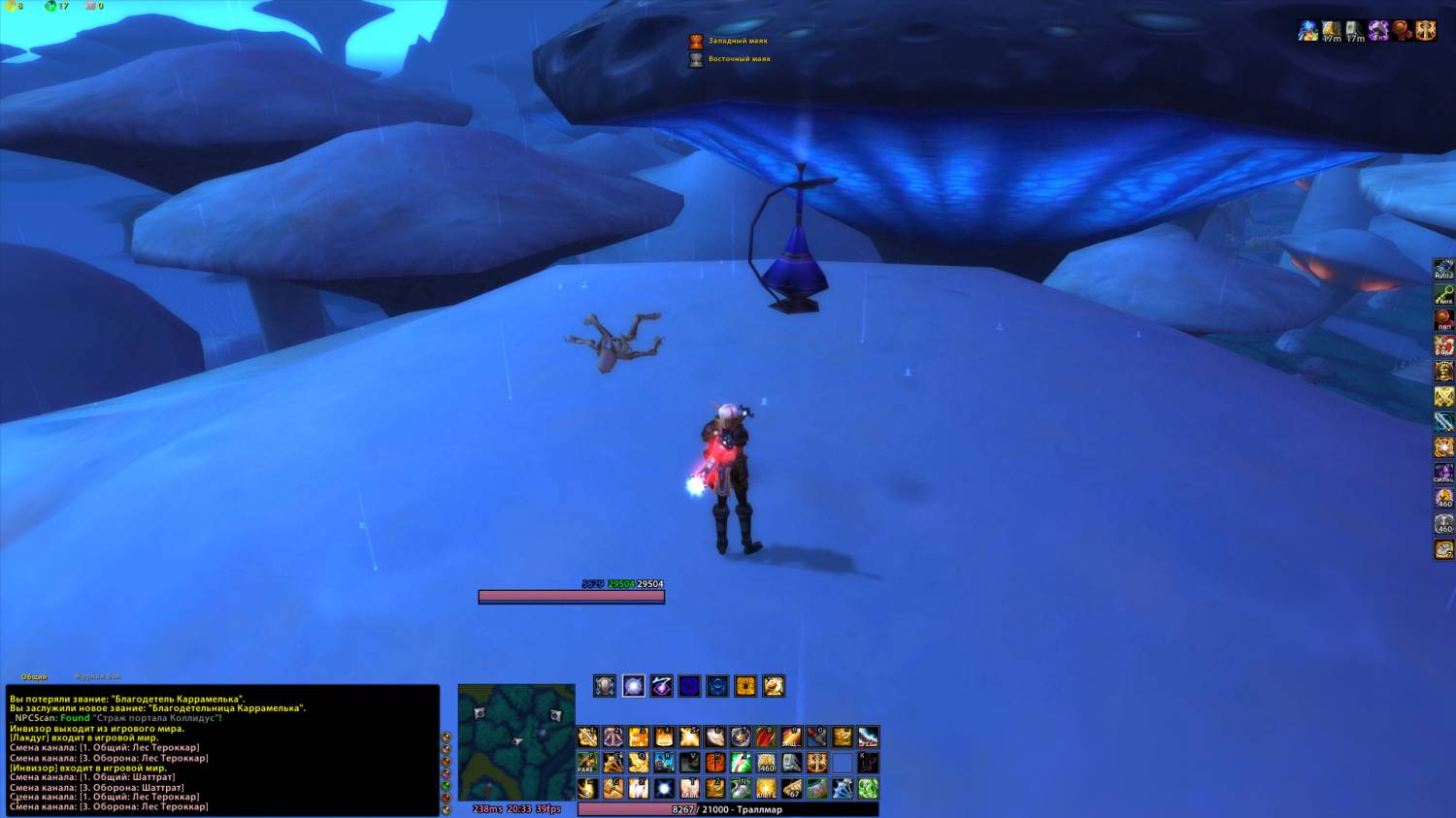Open the minimap of Terokkar Forest
The width and height of the screenshot is (1456, 818).
pyautogui.click(x=515, y=741)
